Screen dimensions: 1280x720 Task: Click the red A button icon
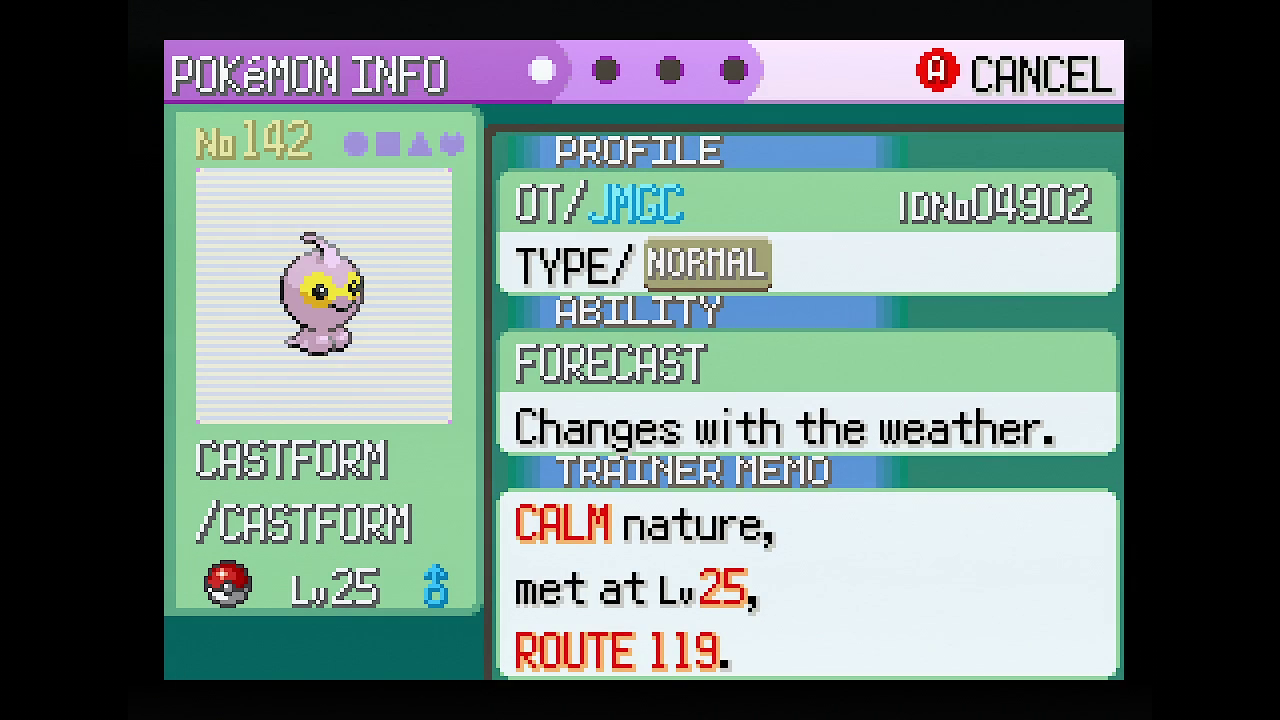click(x=937, y=70)
